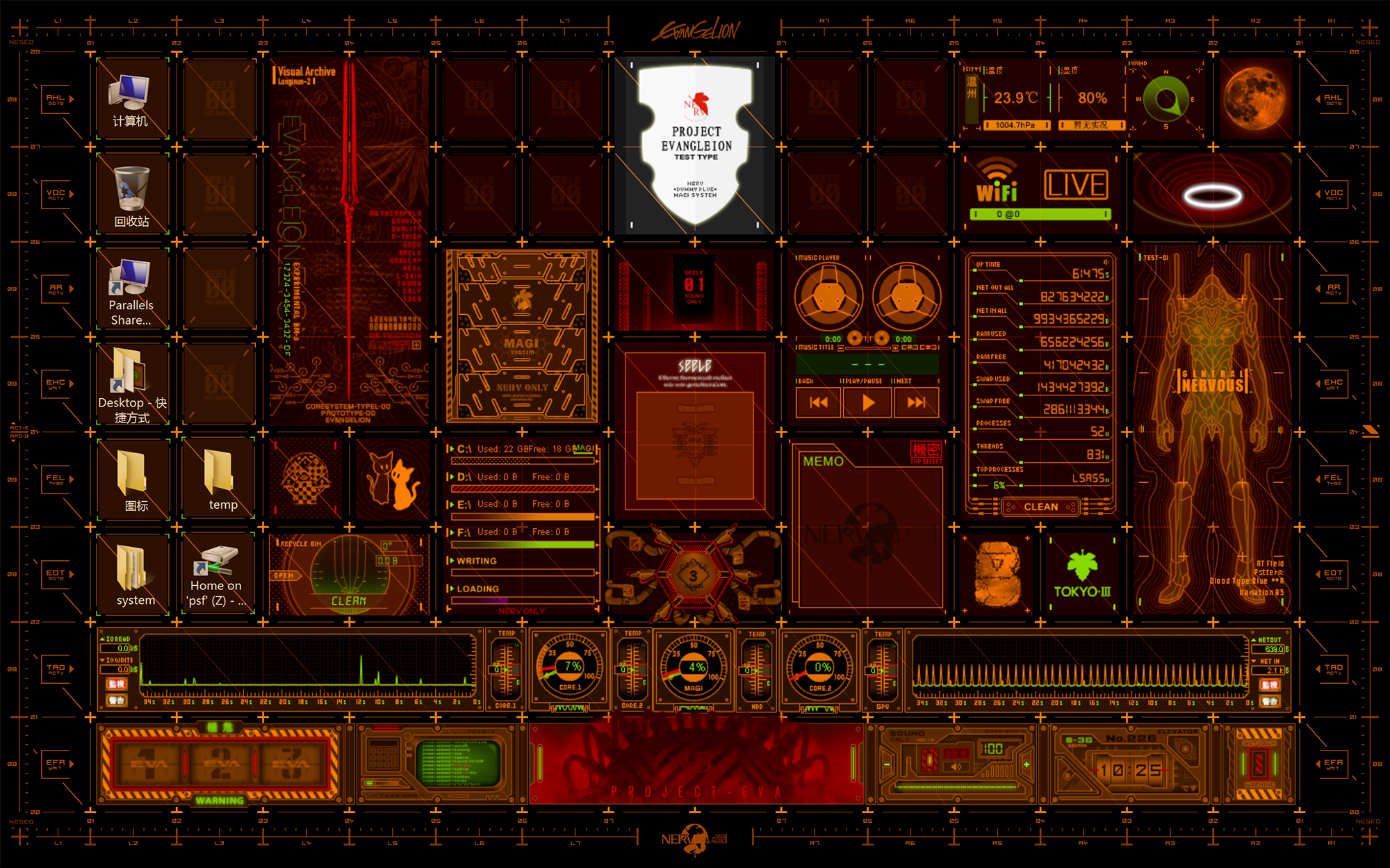Open the 计算机 computer icon
Image resolution: width=1390 pixels, height=868 pixels.
(x=130, y=99)
